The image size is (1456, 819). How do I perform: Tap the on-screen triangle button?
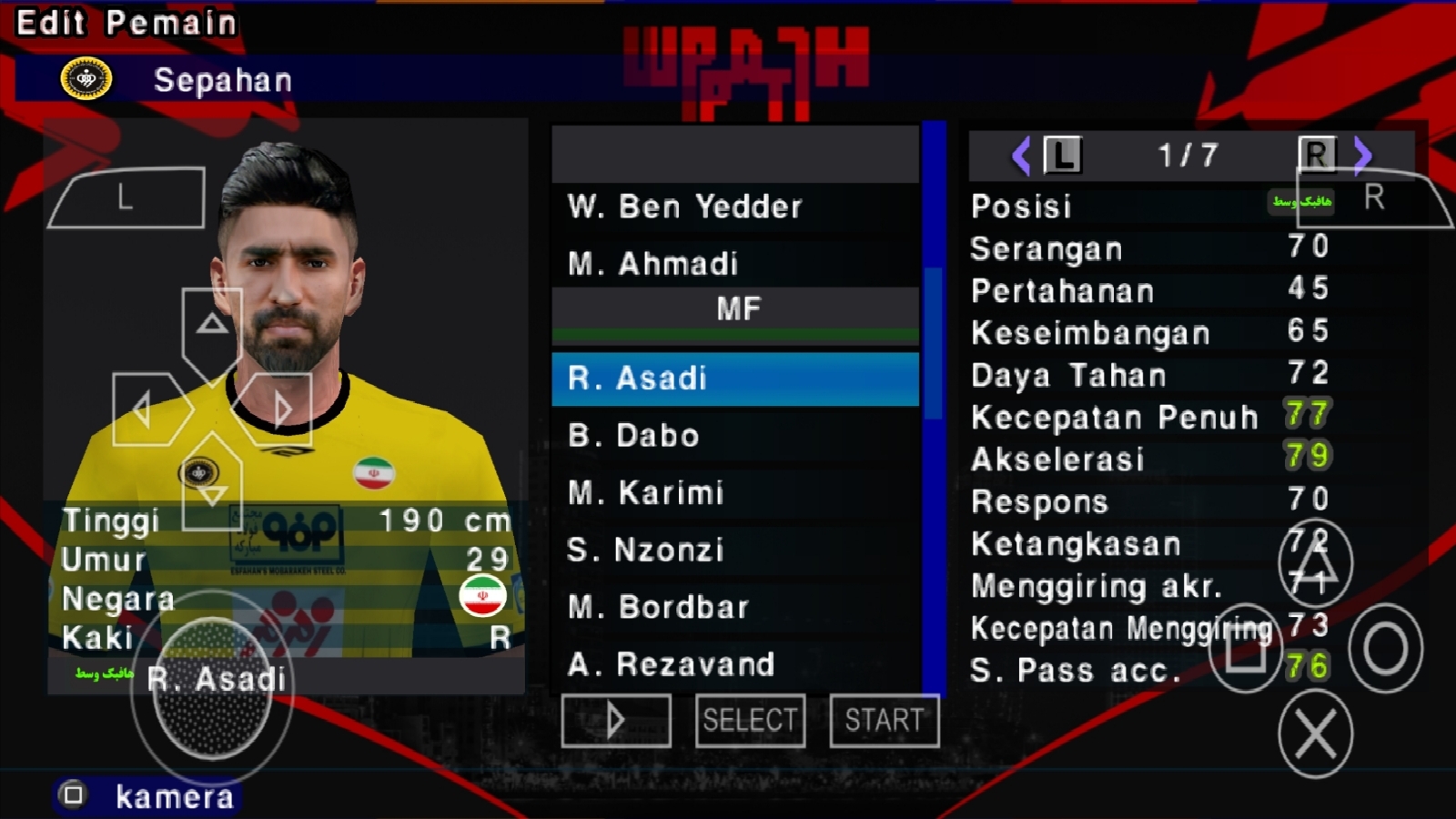[x=1315, y=564]
